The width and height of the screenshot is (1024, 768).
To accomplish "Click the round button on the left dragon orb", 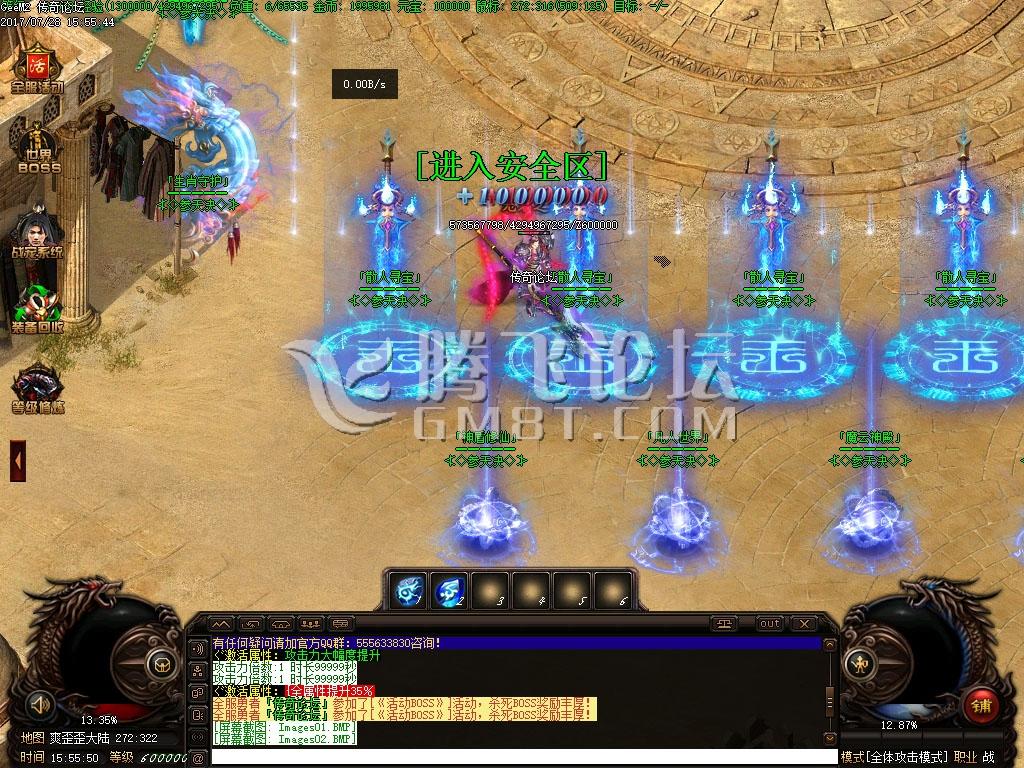I will coord(160,662).
